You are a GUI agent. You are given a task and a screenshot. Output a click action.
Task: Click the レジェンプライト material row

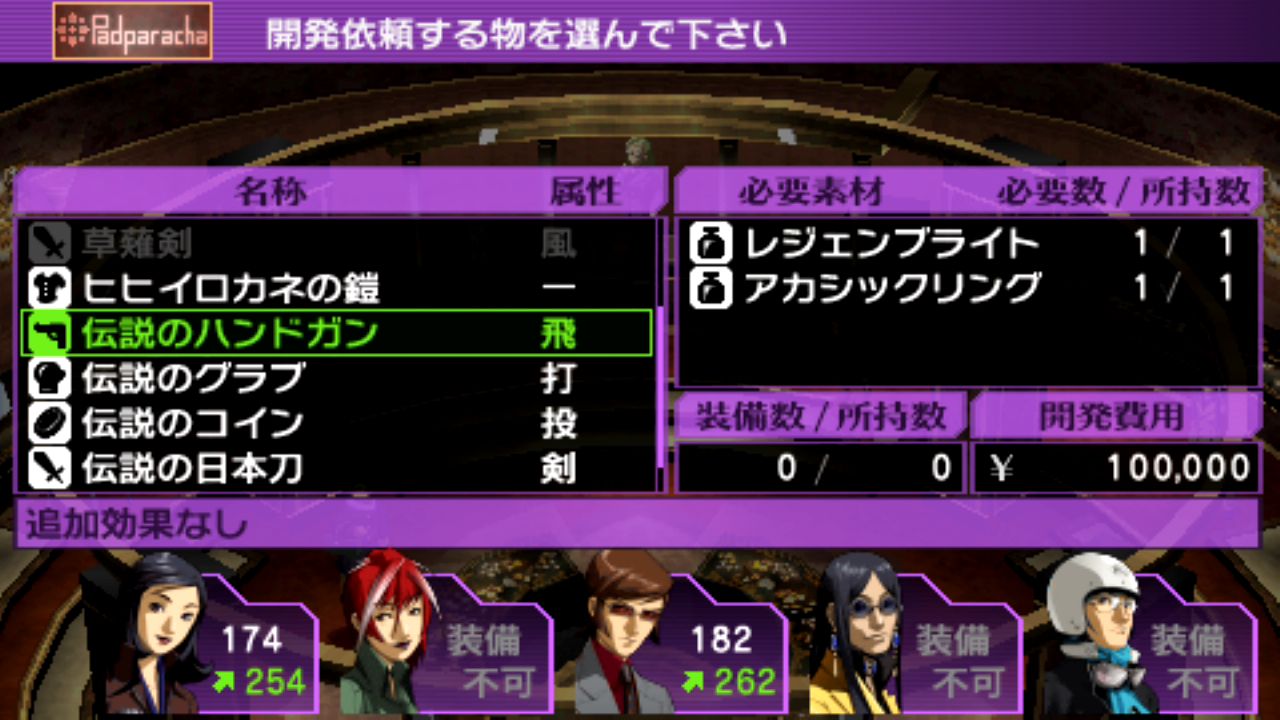(x=965, y=243)
